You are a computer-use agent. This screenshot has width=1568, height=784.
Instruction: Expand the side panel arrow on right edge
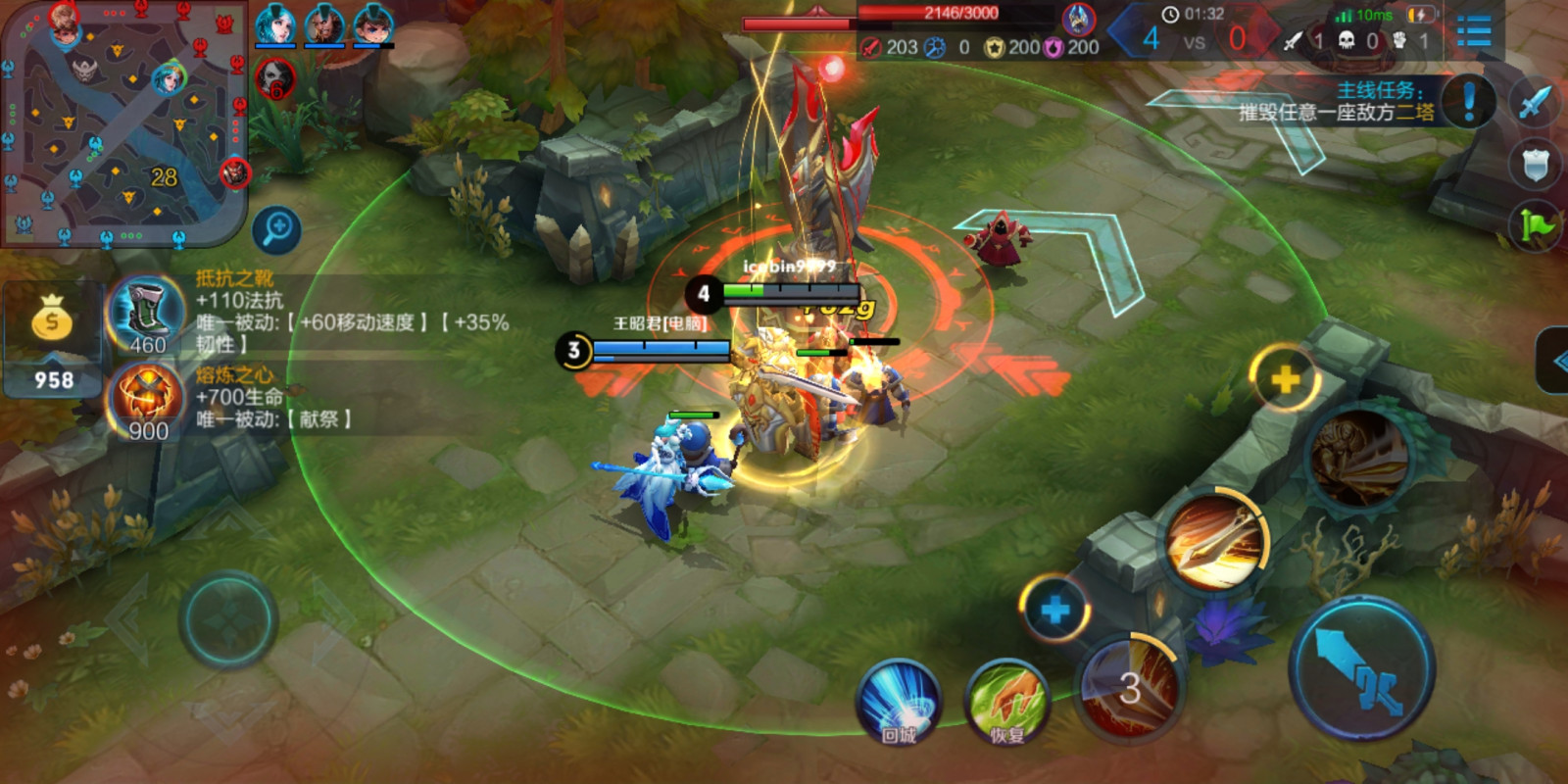tap(1555, 361)
